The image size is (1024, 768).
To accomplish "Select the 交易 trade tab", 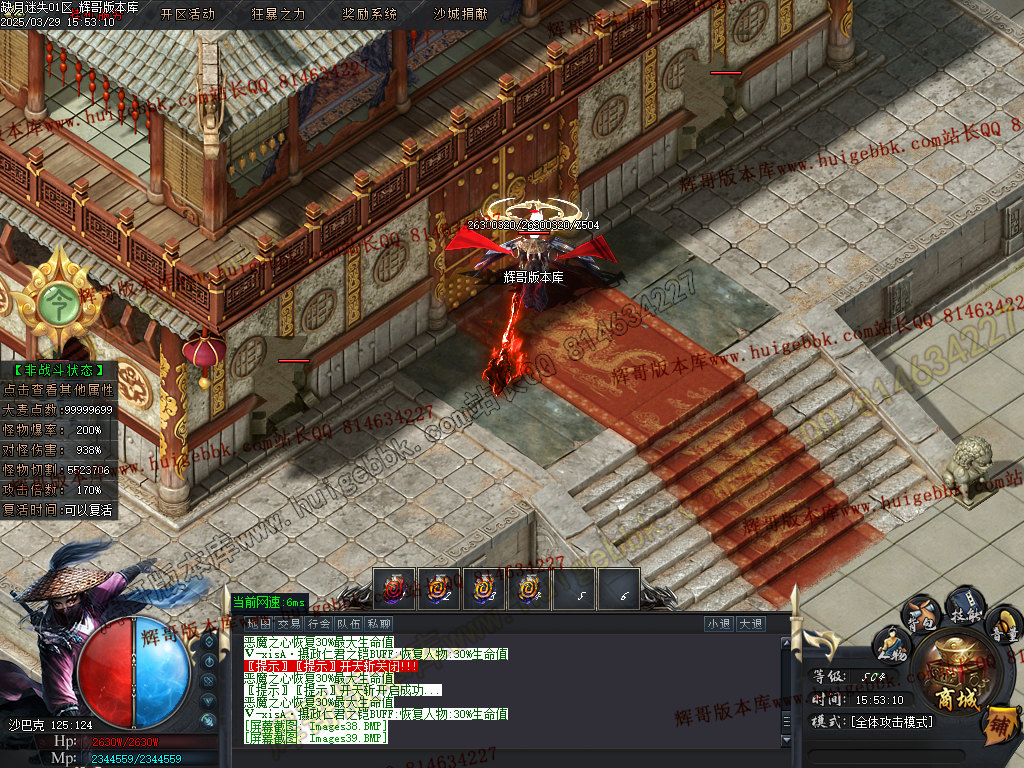I will click(x=289, y=623).
